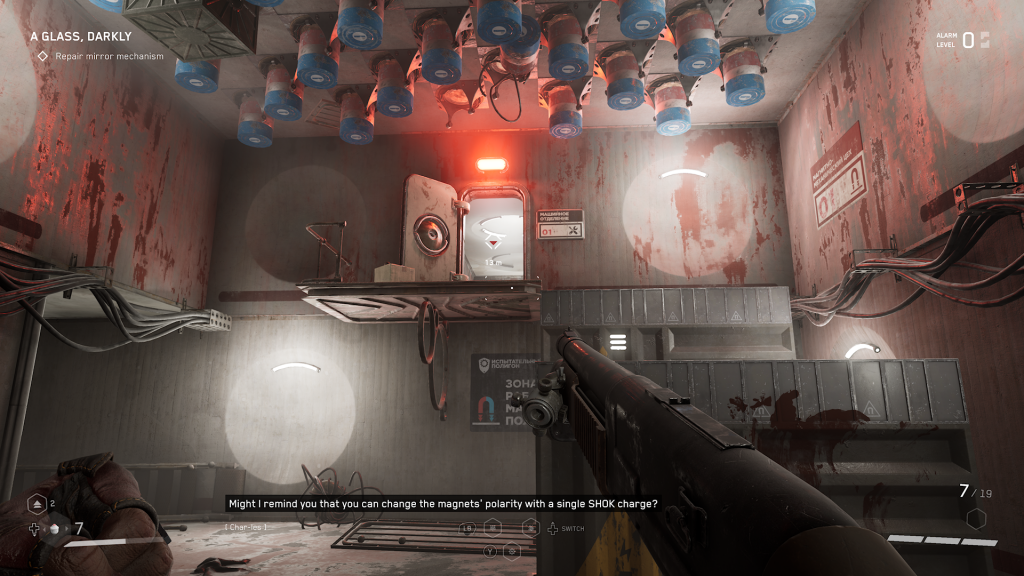Click the medical cross heal icon
This screenshot has height=576, width=1024.
[35, 529]
